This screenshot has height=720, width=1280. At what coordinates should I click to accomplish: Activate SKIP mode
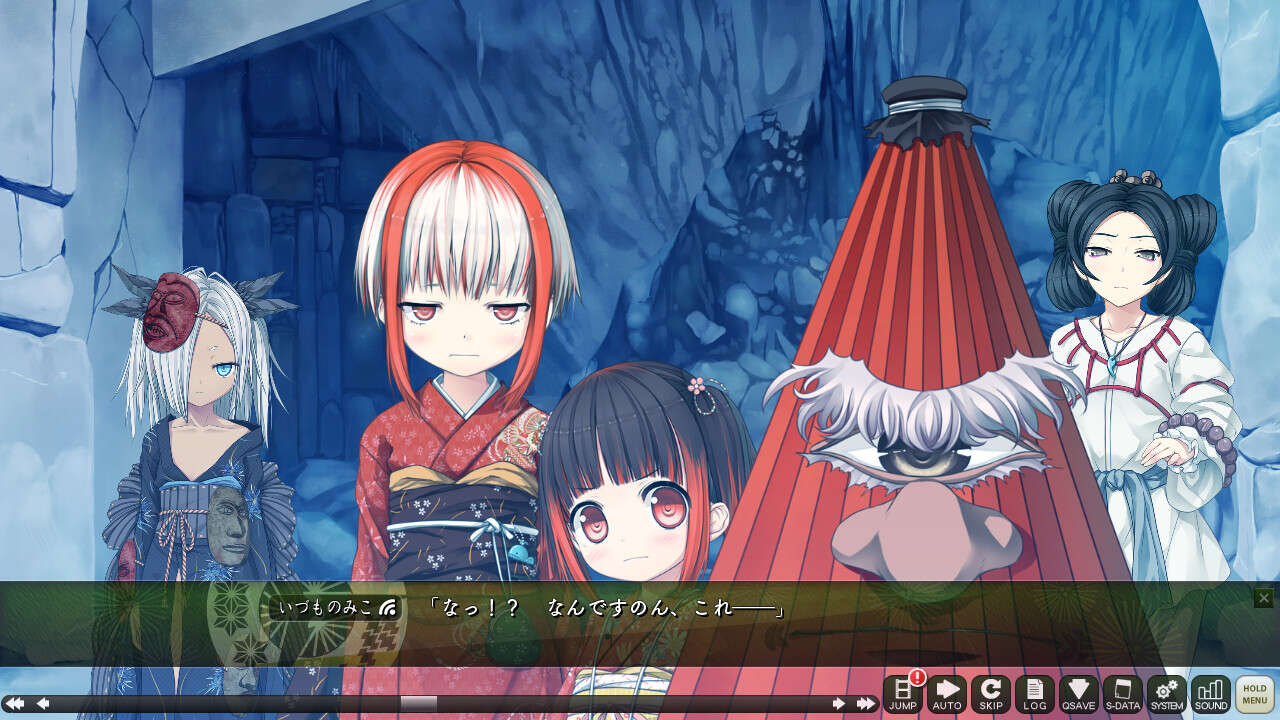tap(990, 694)
